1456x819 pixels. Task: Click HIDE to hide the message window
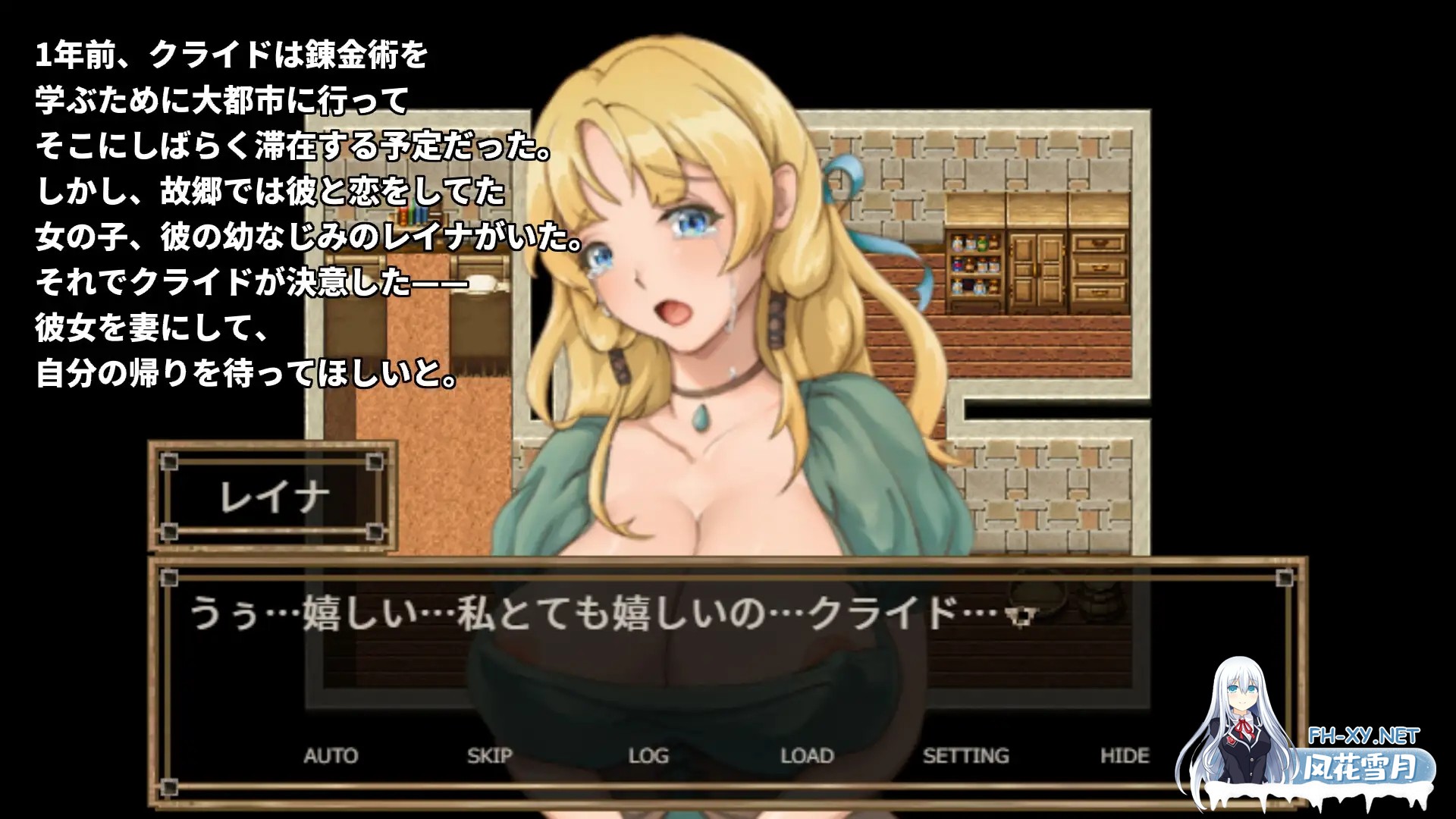(1125, 755)
